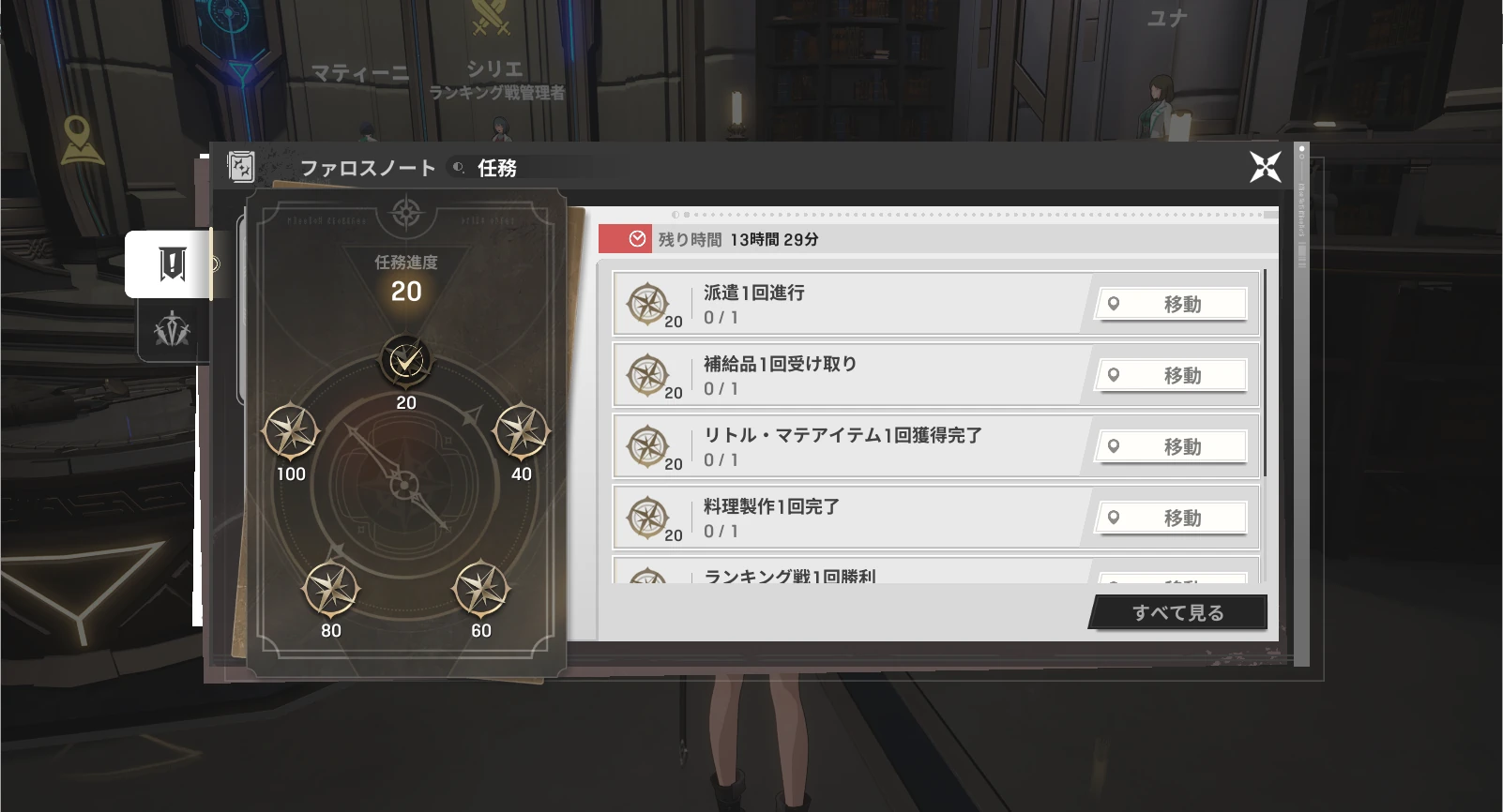This screenshot has width=1503, height=812.
Task: Click the pin icon on the 料理製作 move button
Action: pyautogui.click(x=1115, y=518)
